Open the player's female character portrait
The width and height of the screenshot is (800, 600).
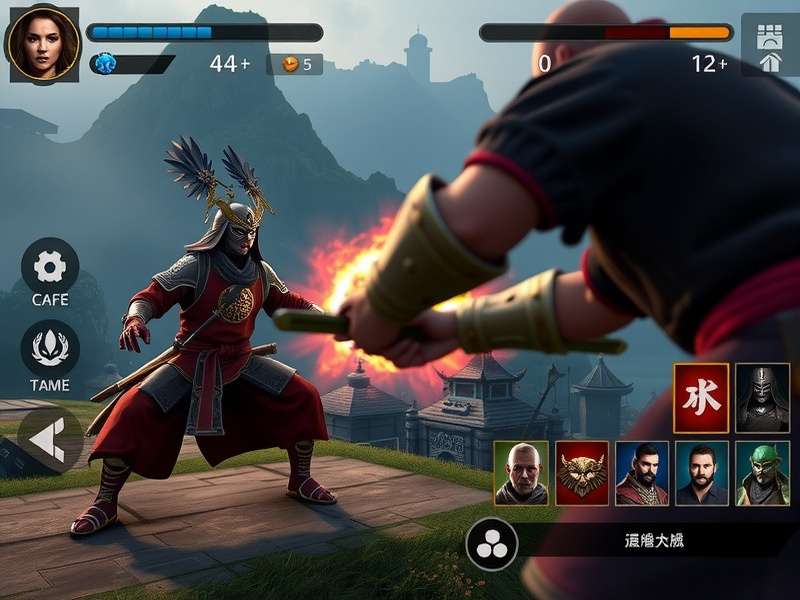tap(42, 44)
